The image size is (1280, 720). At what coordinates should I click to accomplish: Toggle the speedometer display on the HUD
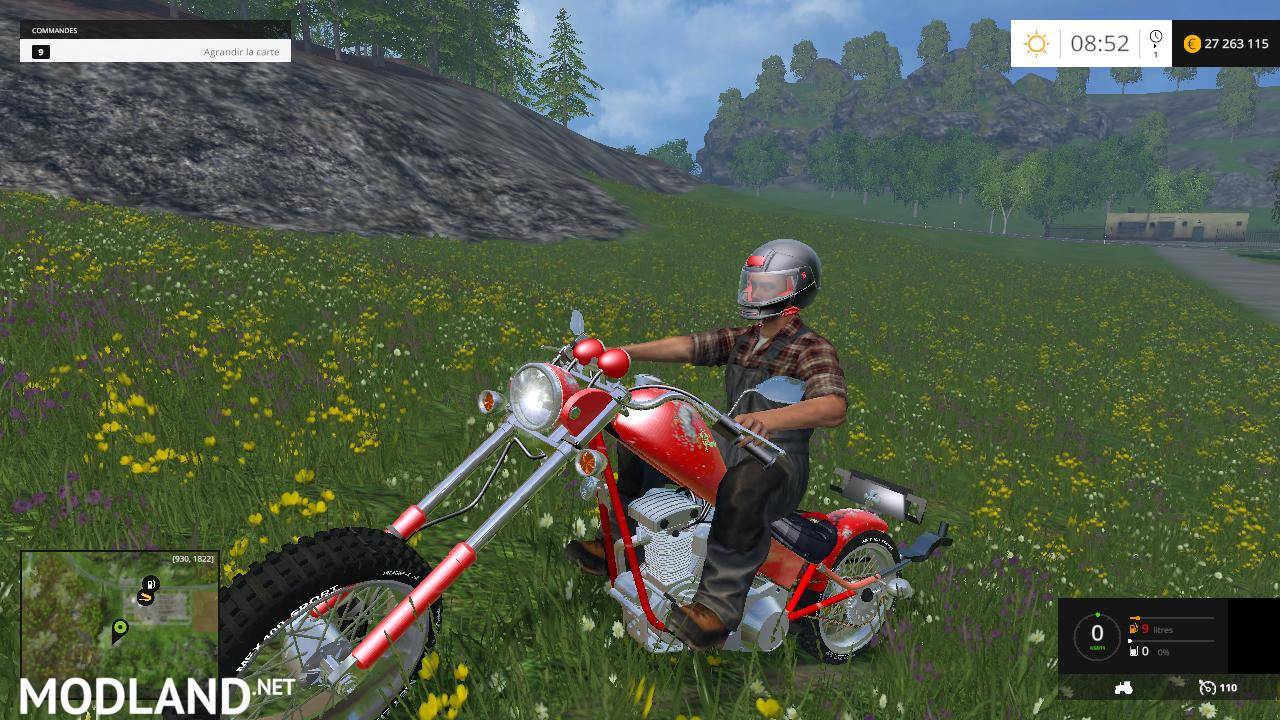[1098, 633]
